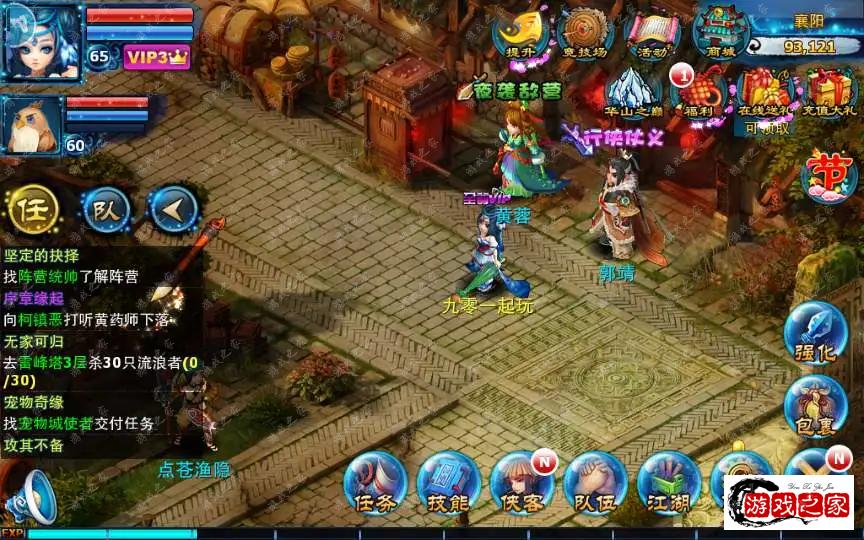Image resolution: width=864 pixels, height=540 pixels.
Task: Open the 侠客 heroes menu
Action: [x=521, y=483]
